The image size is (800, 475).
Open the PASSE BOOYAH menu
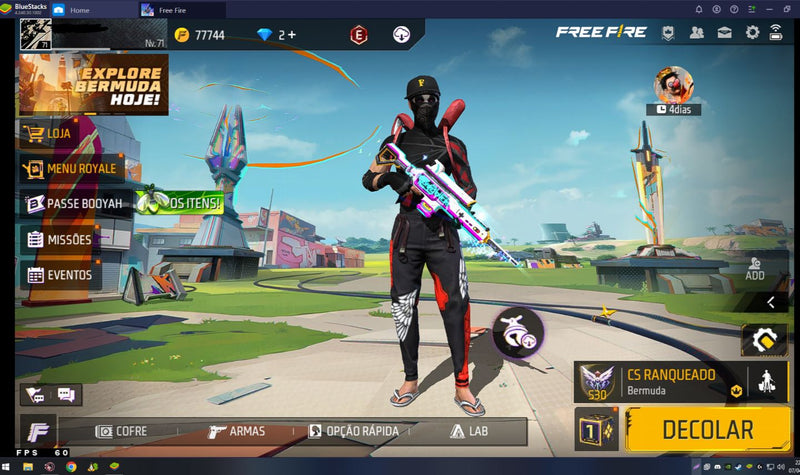point(76,204)
